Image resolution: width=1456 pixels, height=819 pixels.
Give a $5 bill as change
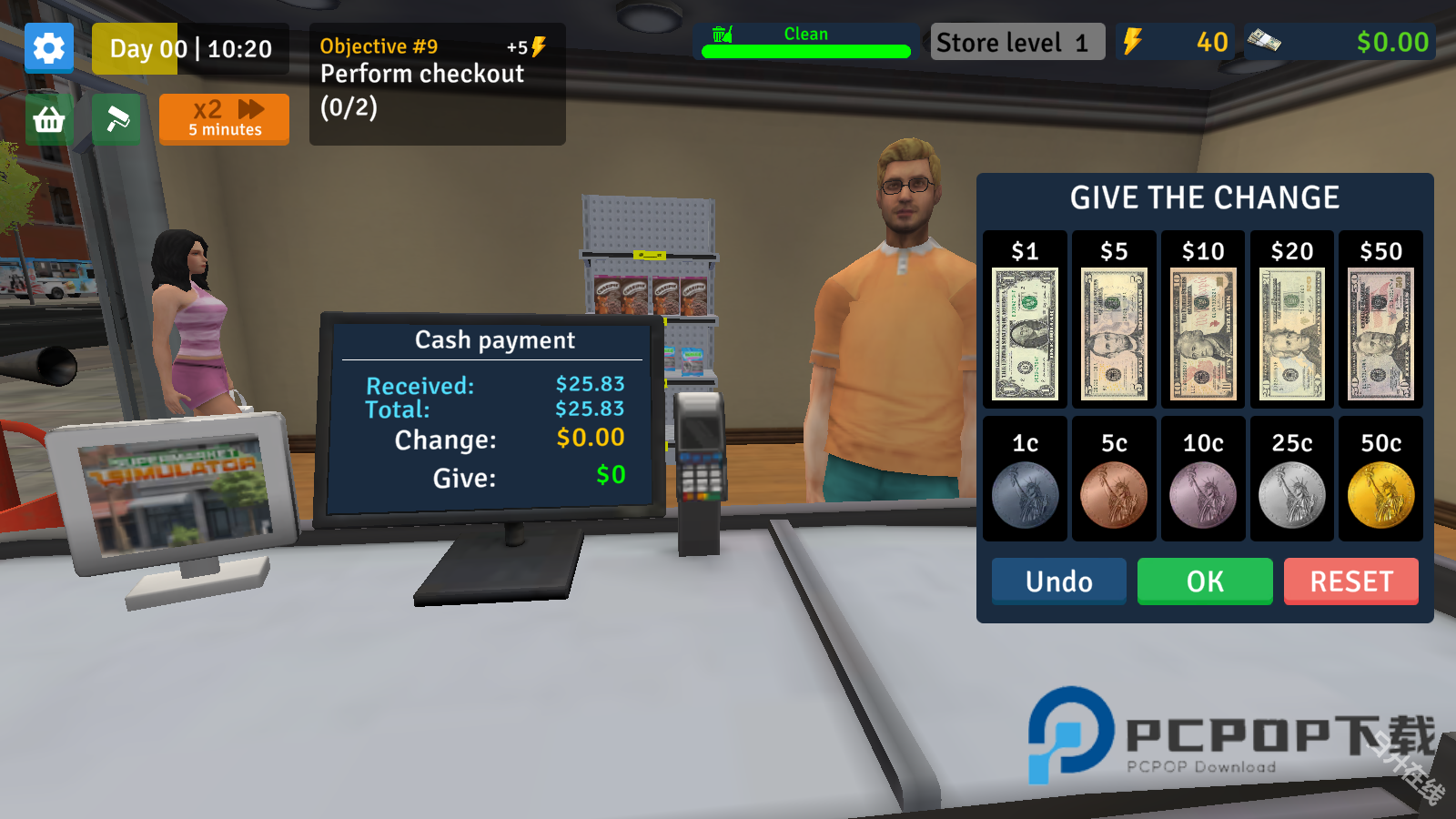pos(1114,333)
